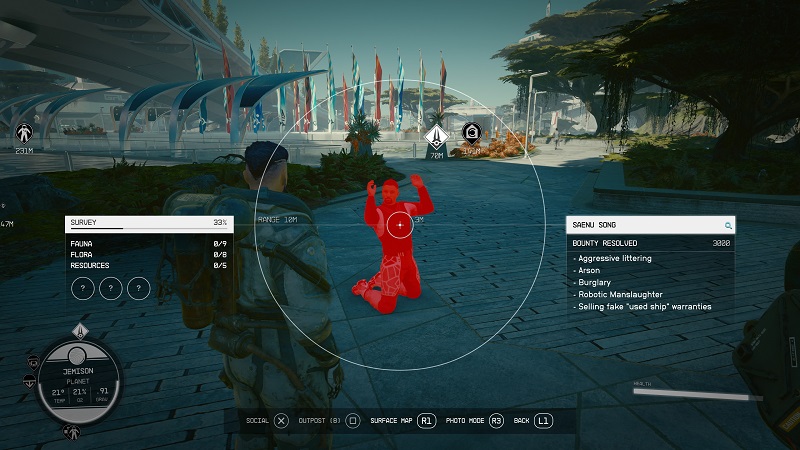
Task: Select the Aggressive littering bounty entry
Action: point(615,259)
